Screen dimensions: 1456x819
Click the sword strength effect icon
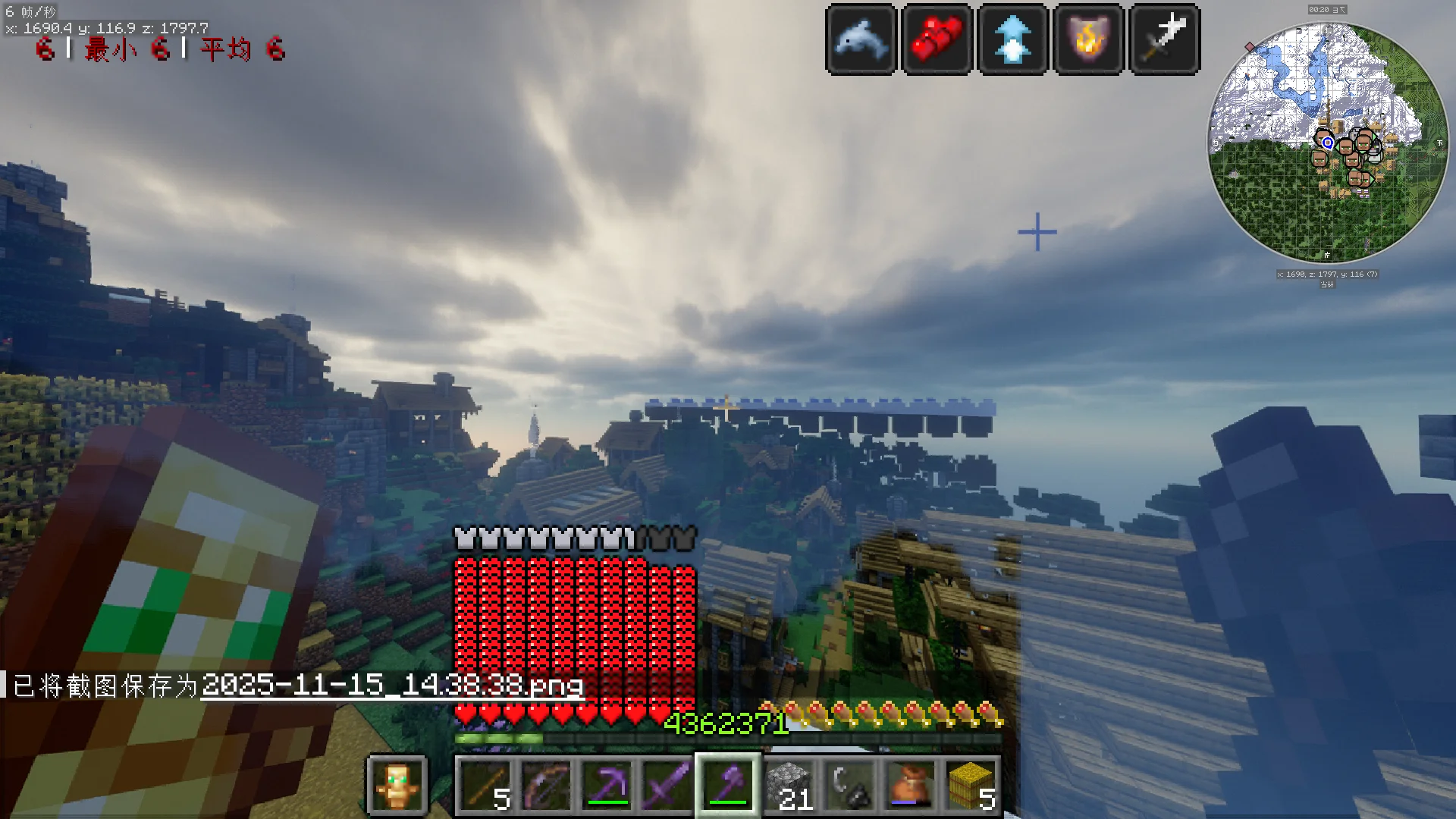click(1165, 39)
